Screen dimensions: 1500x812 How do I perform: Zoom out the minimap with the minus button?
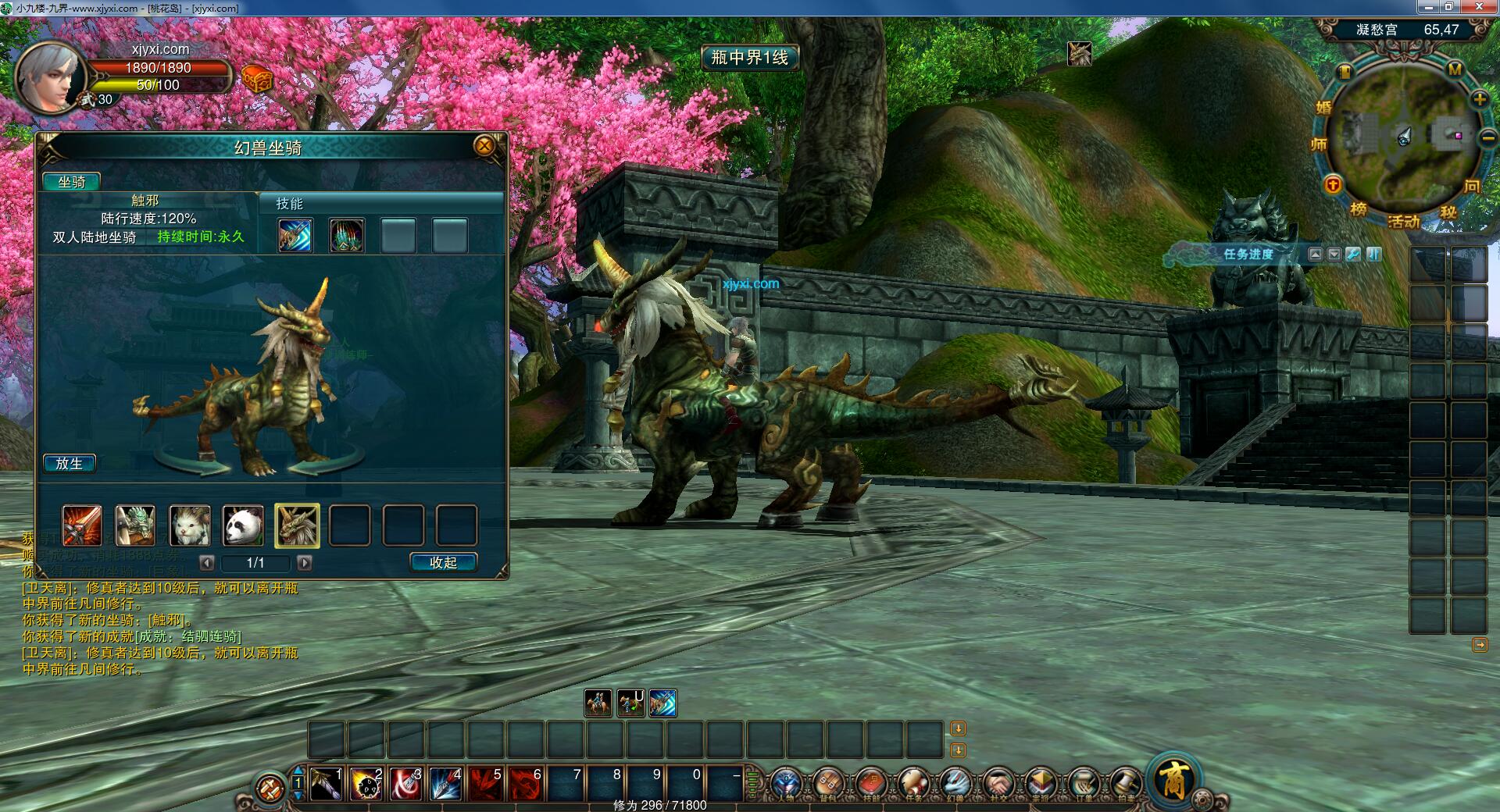point(1487,138)
